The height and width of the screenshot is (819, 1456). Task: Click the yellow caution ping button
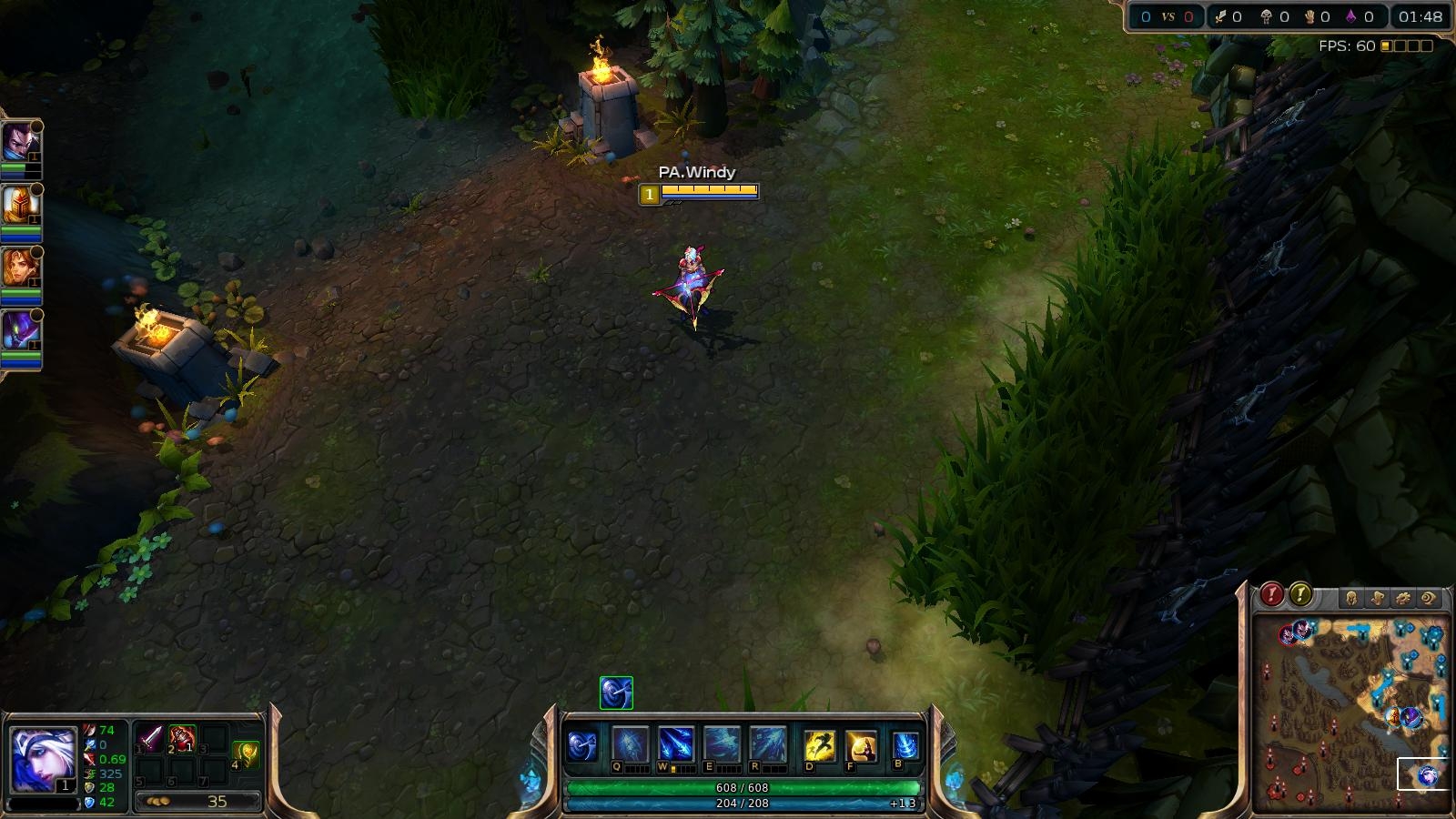pyautogui.click(x=1300, y=595)
